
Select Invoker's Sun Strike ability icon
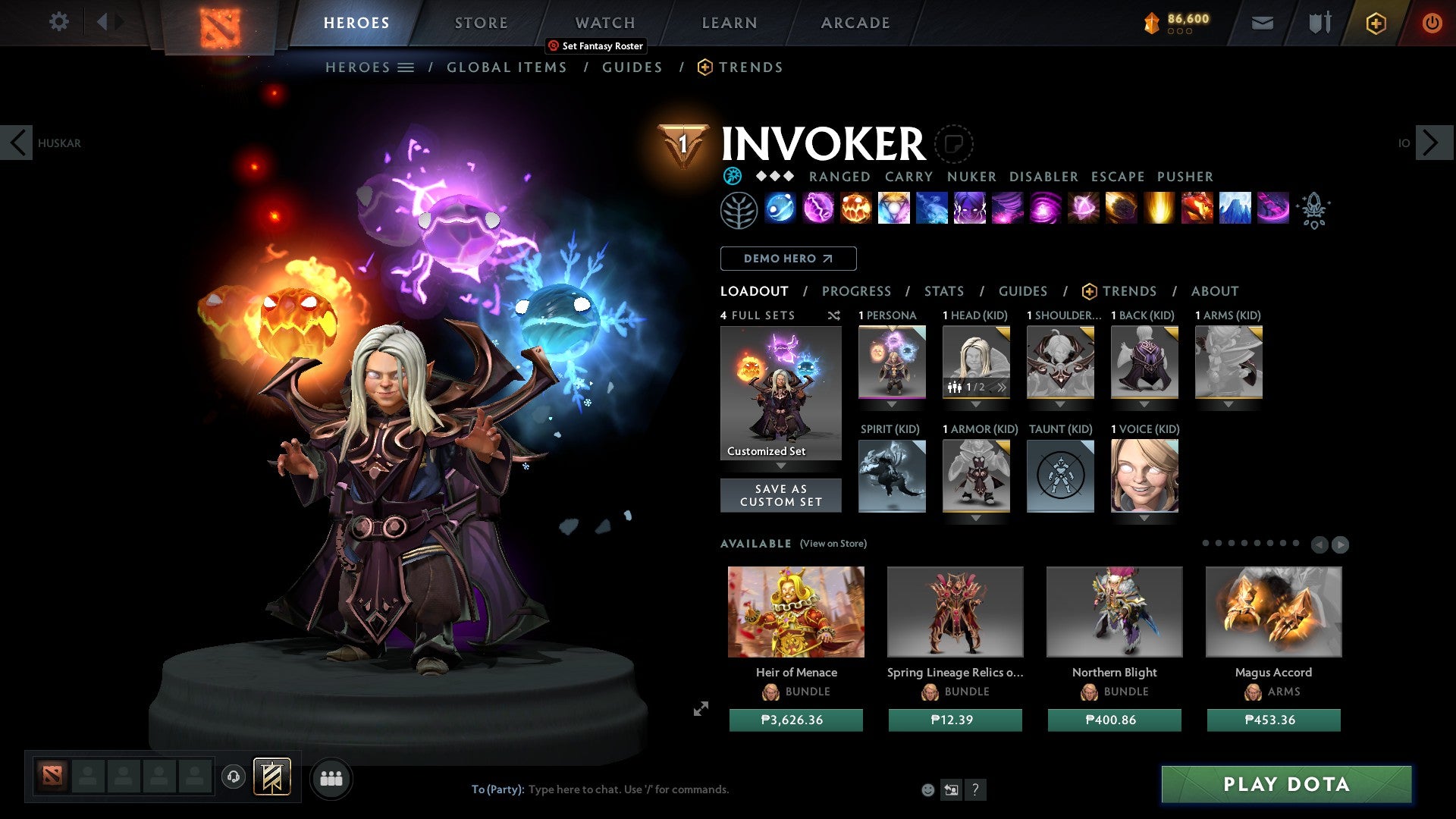(x=1158, y=210)
